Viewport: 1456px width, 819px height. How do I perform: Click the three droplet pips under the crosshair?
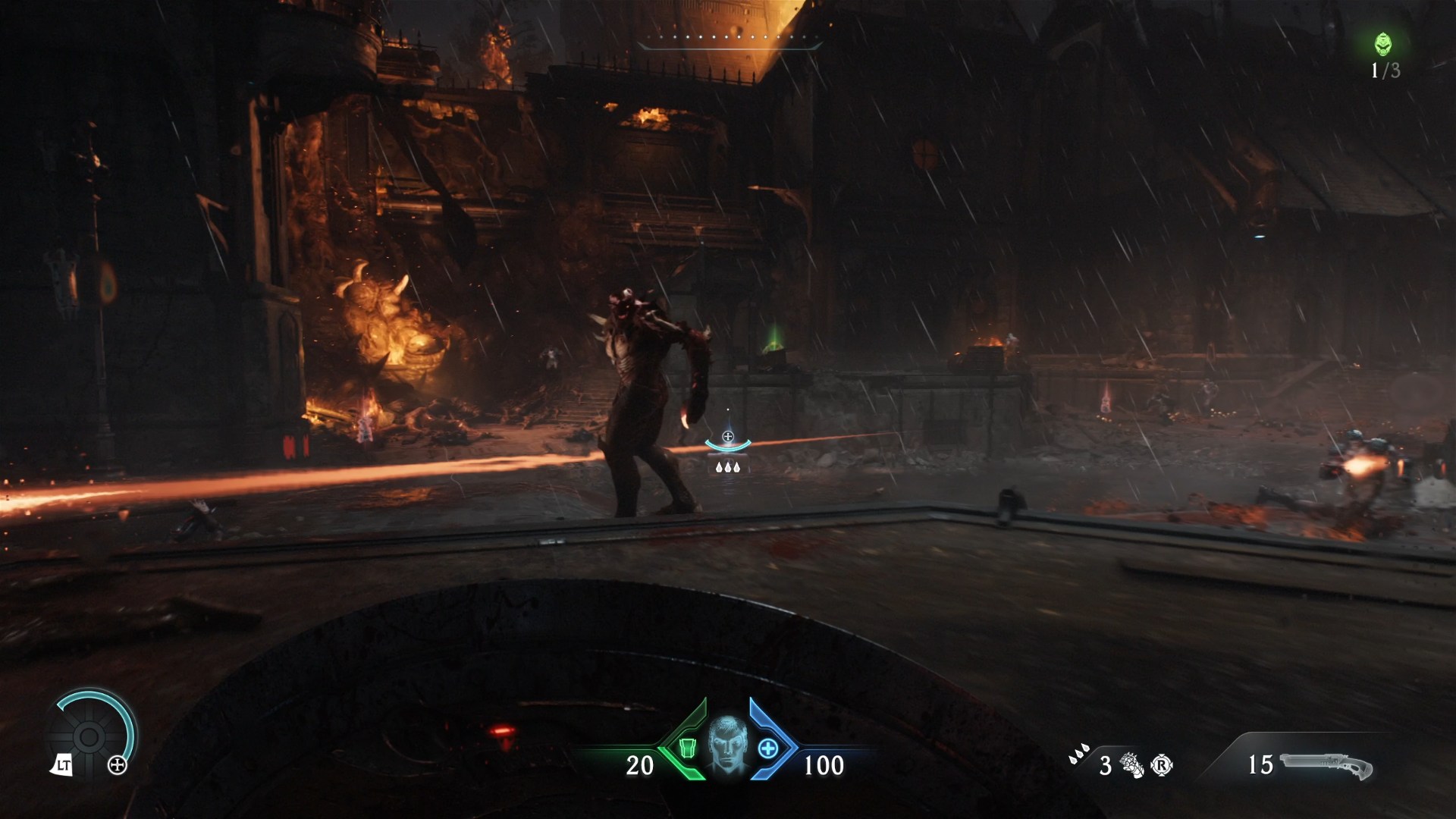click(x=730, y=467)
